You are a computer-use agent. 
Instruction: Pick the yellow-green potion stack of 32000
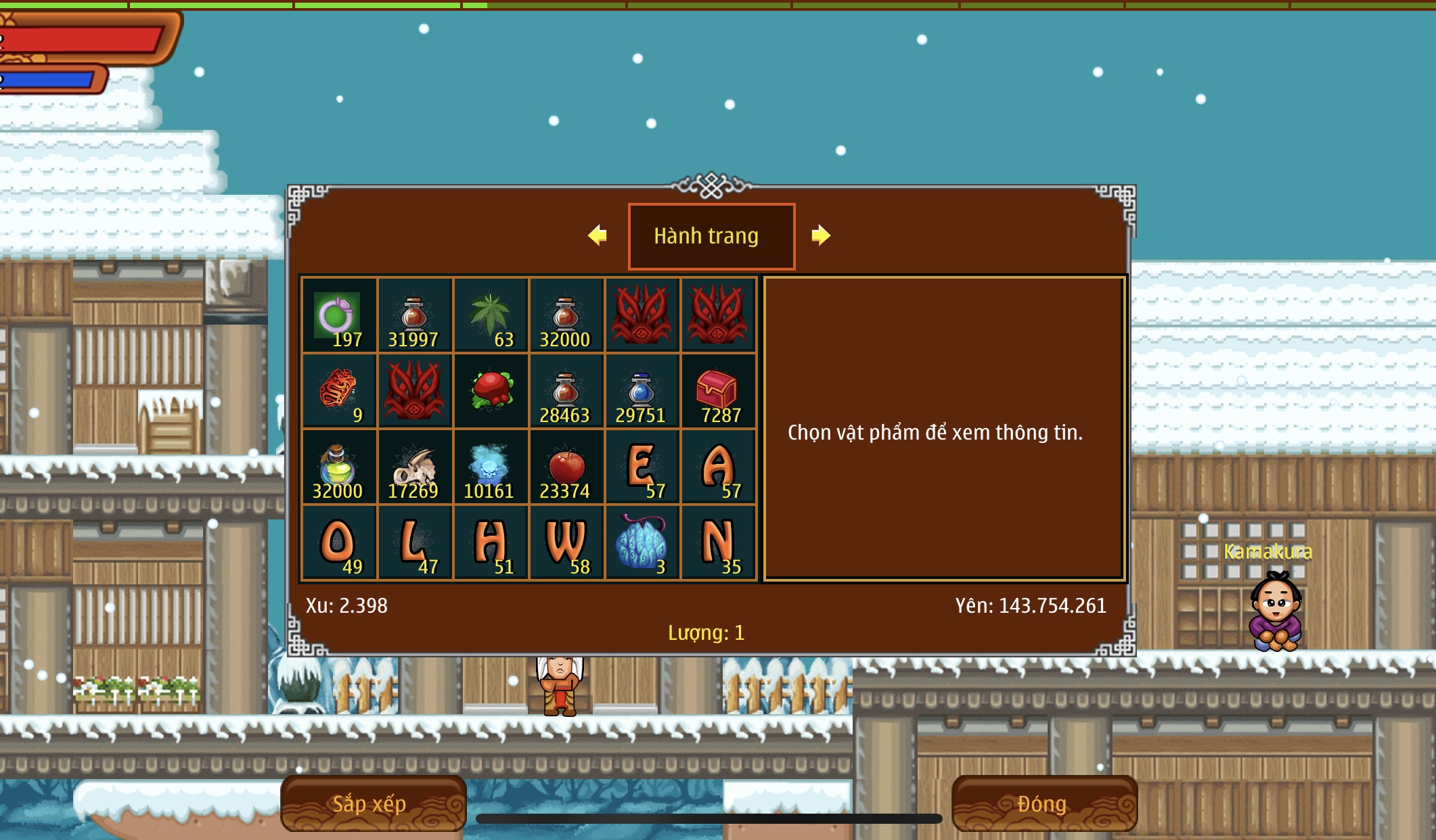339,467
